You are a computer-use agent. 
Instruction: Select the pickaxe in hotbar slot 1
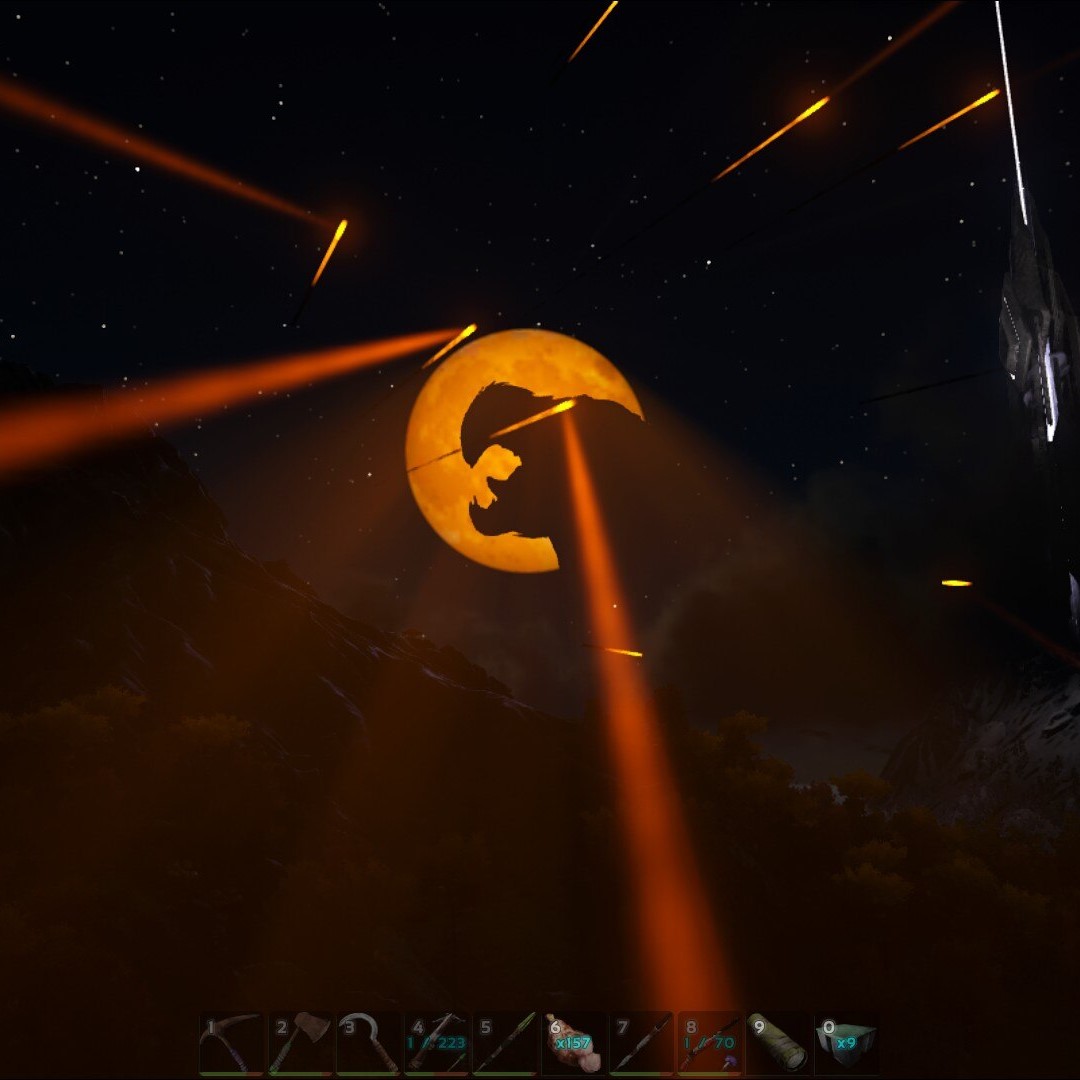(x=232, y=1042)
